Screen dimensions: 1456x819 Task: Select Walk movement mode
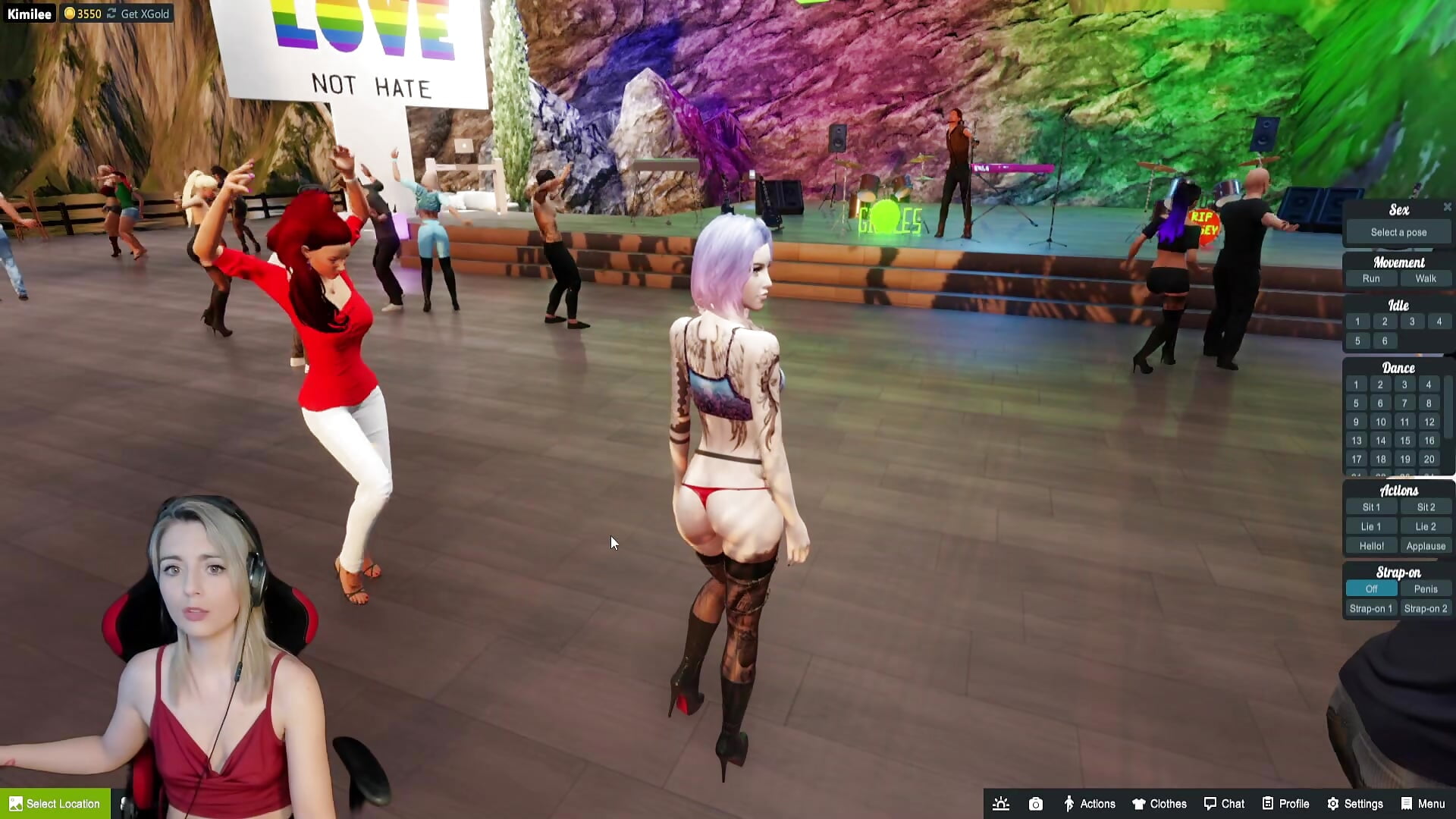tap(1426, 278)
